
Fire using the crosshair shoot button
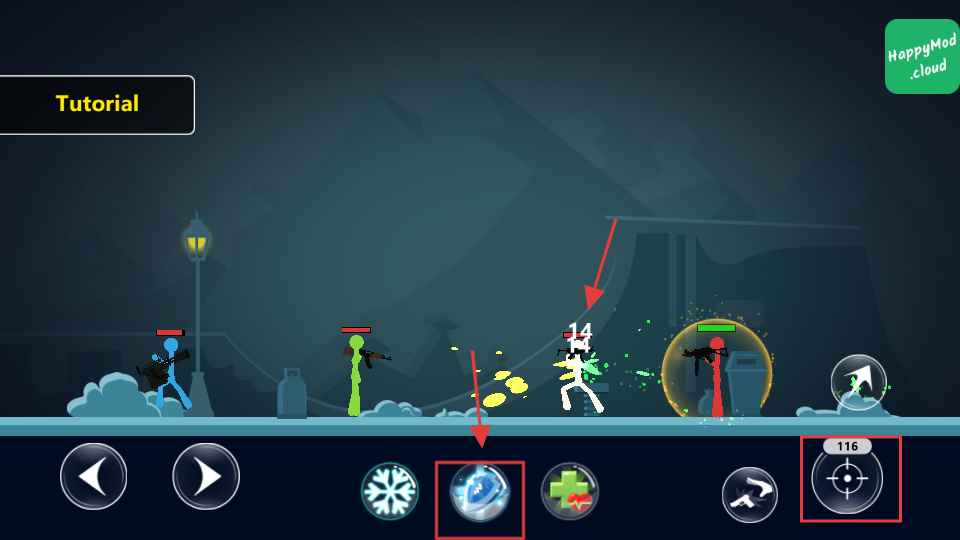[847, 479]
